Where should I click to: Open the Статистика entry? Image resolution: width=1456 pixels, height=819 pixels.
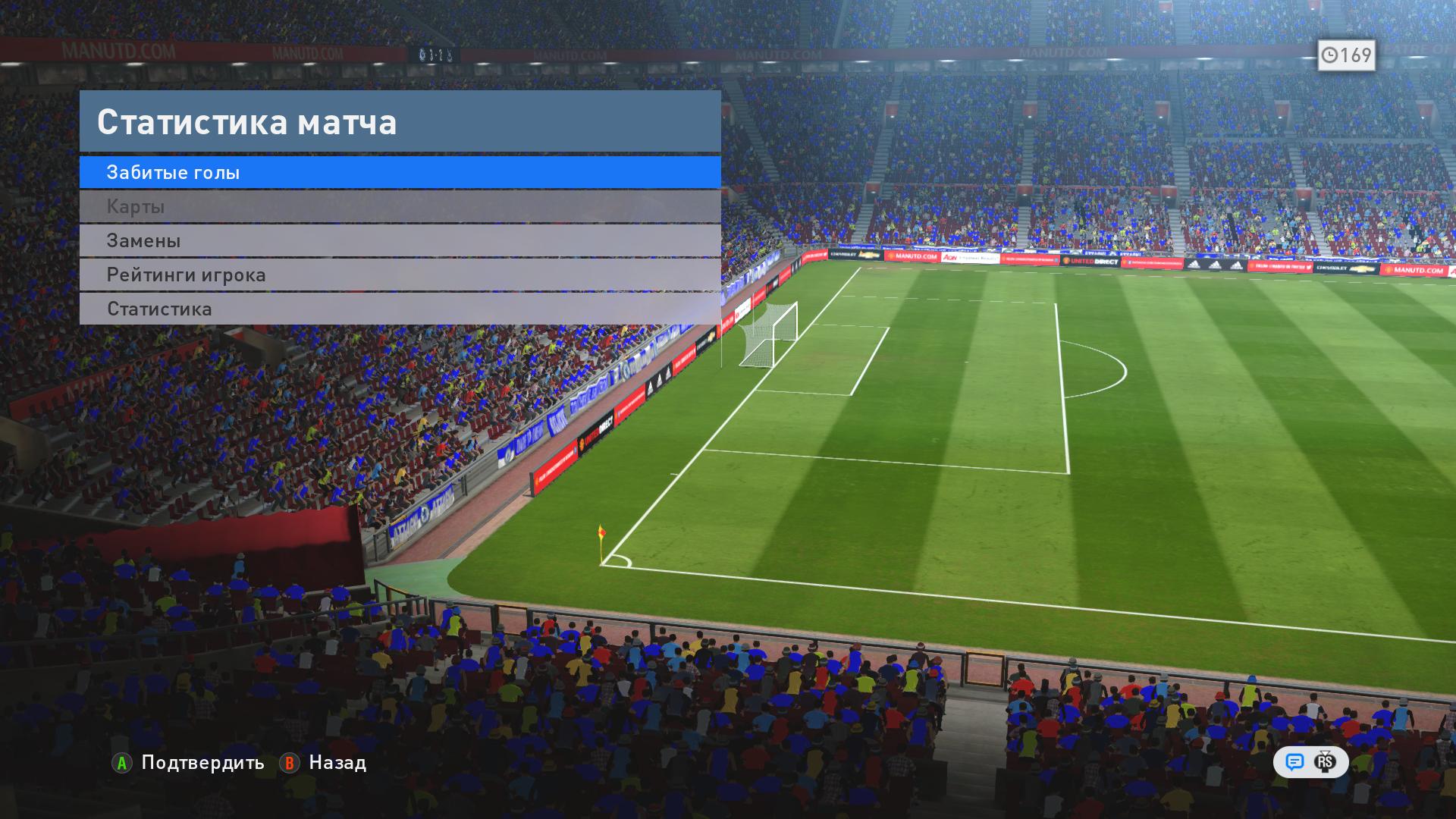(x=400, y=309)
